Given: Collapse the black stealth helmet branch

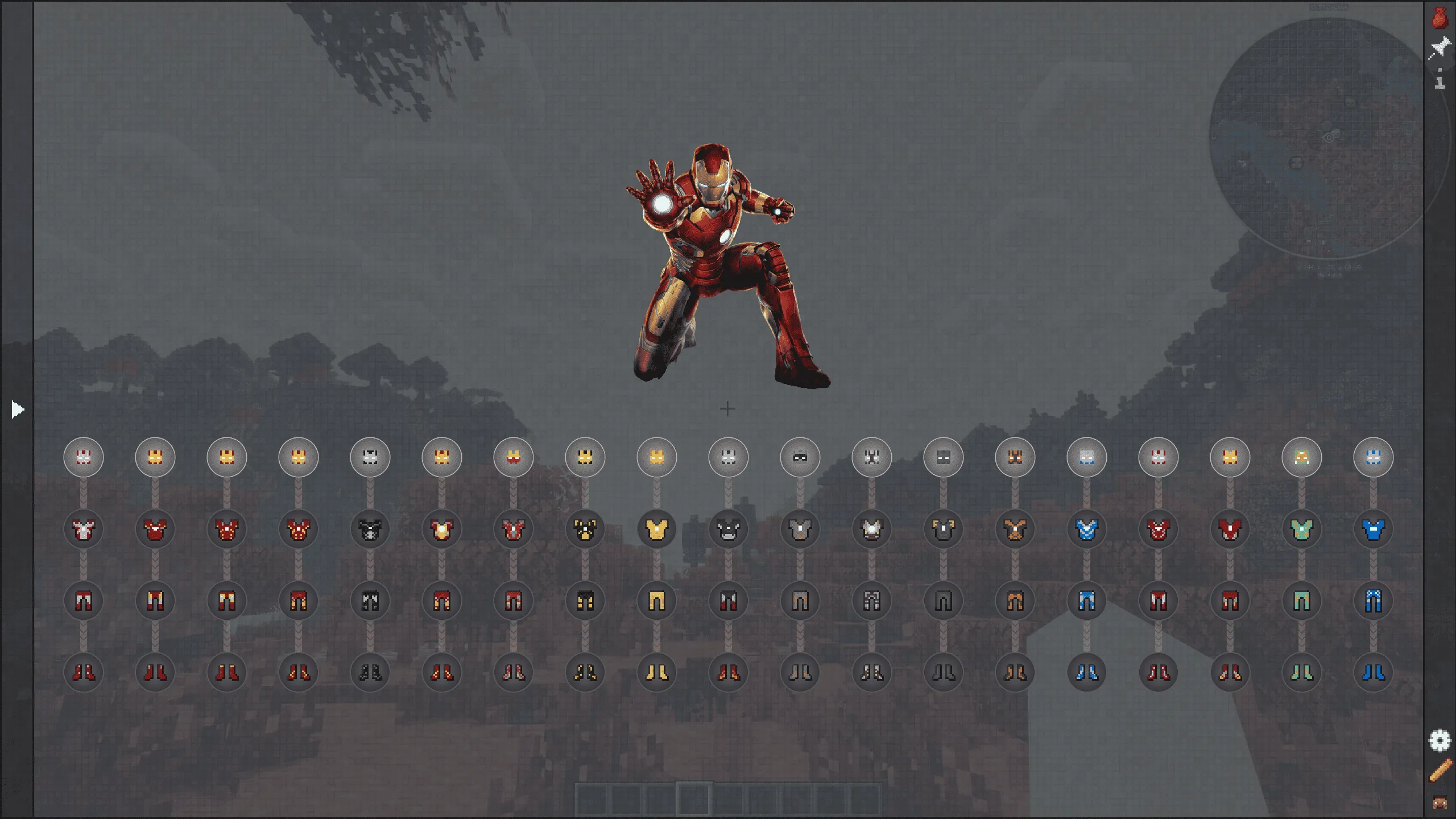Looking at the screenshot, I should click(x=800, y=457).
